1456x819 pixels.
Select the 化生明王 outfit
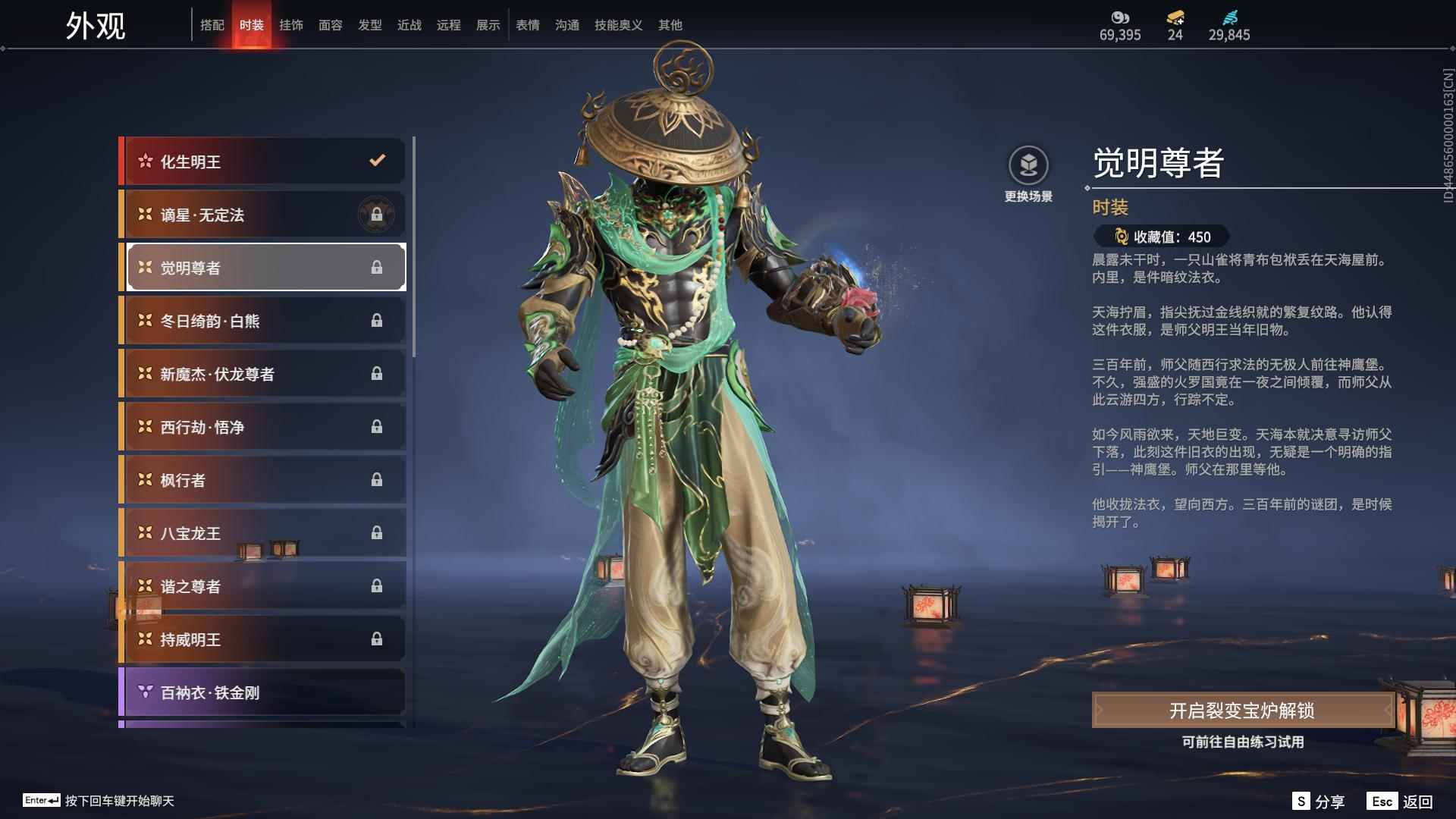pos(263,162)
